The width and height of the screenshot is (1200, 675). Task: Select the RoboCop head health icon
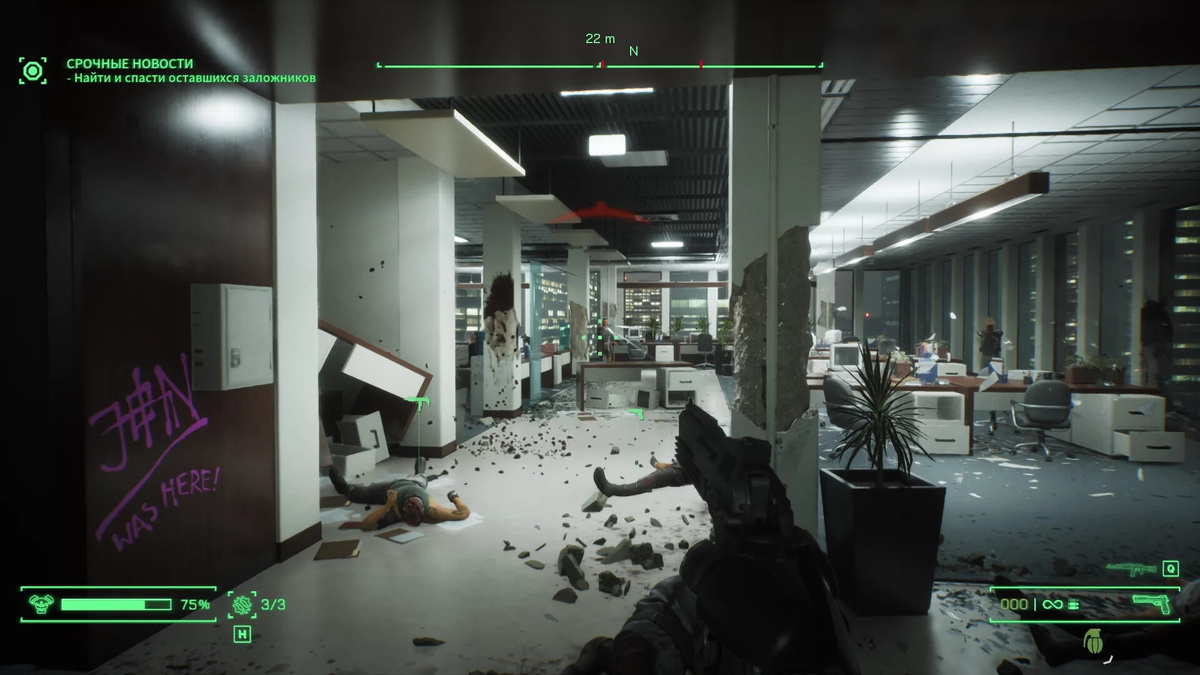pos(41,604)
